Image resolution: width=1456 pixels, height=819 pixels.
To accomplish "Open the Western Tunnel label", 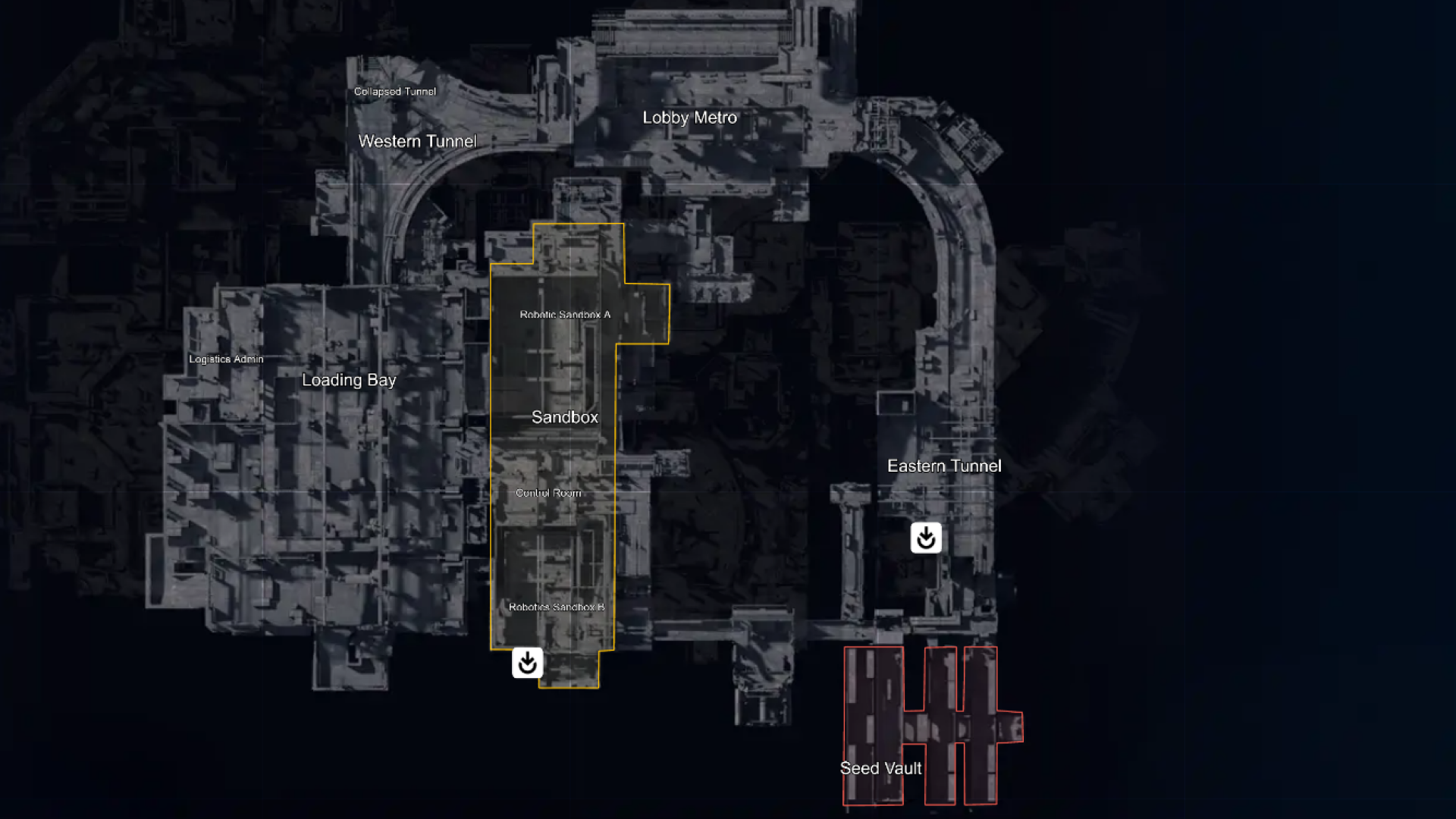I will [417, 141].
